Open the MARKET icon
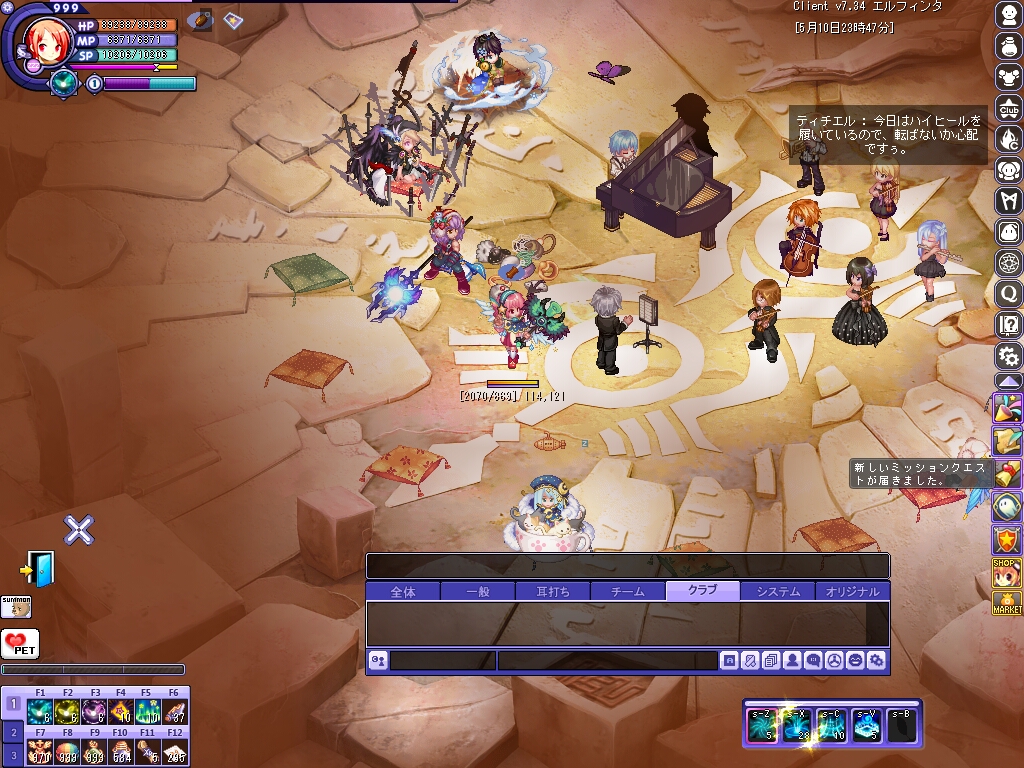The height and width of the screenshot is (768, 1024). tap(1006, 603)
